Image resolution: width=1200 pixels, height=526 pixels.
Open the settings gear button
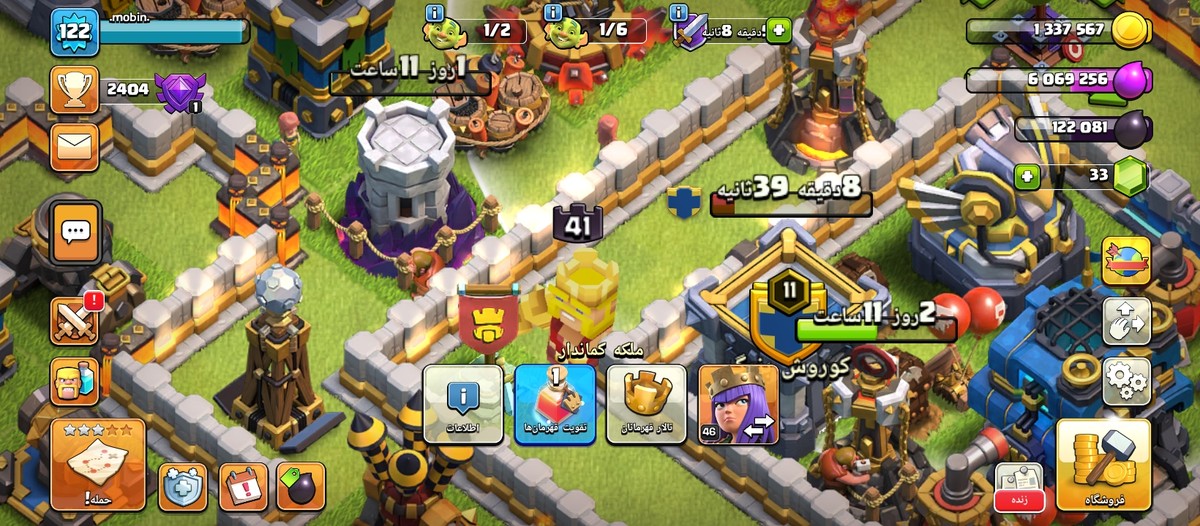[x=1126, y=380]
